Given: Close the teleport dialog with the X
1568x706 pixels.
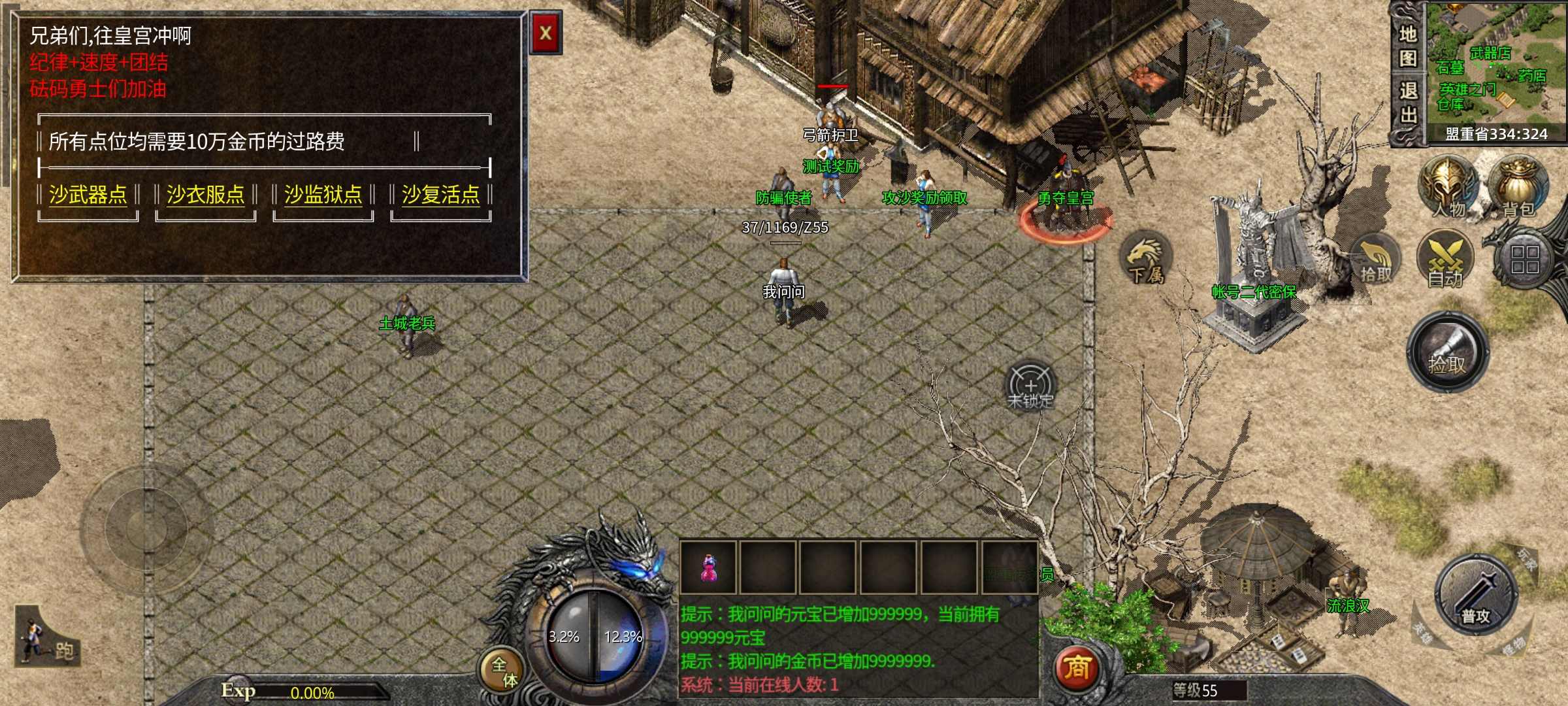Looking at the screenshot, I should point(546,33).
